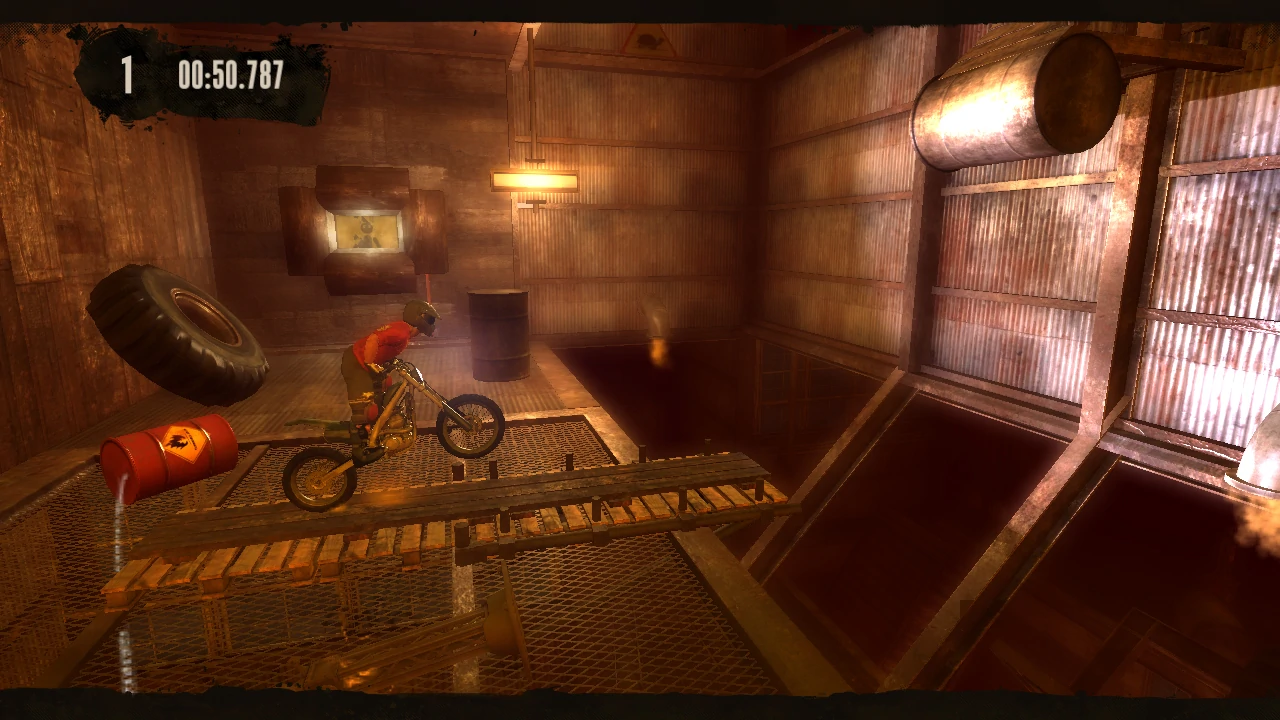Click the fault counter showing 1
Screen dimensions: 1280x720
pos(128,72)
